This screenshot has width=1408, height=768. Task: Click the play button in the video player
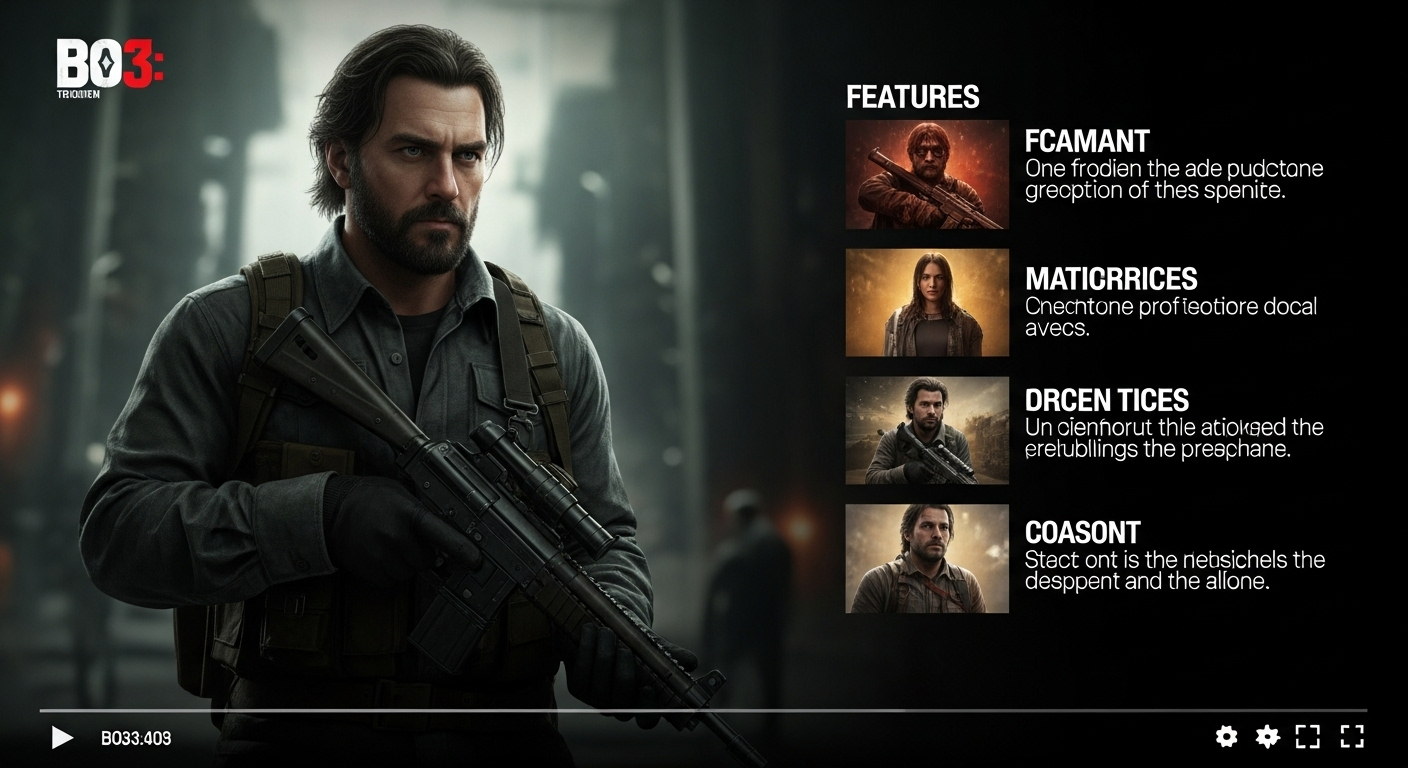point(62,738)
